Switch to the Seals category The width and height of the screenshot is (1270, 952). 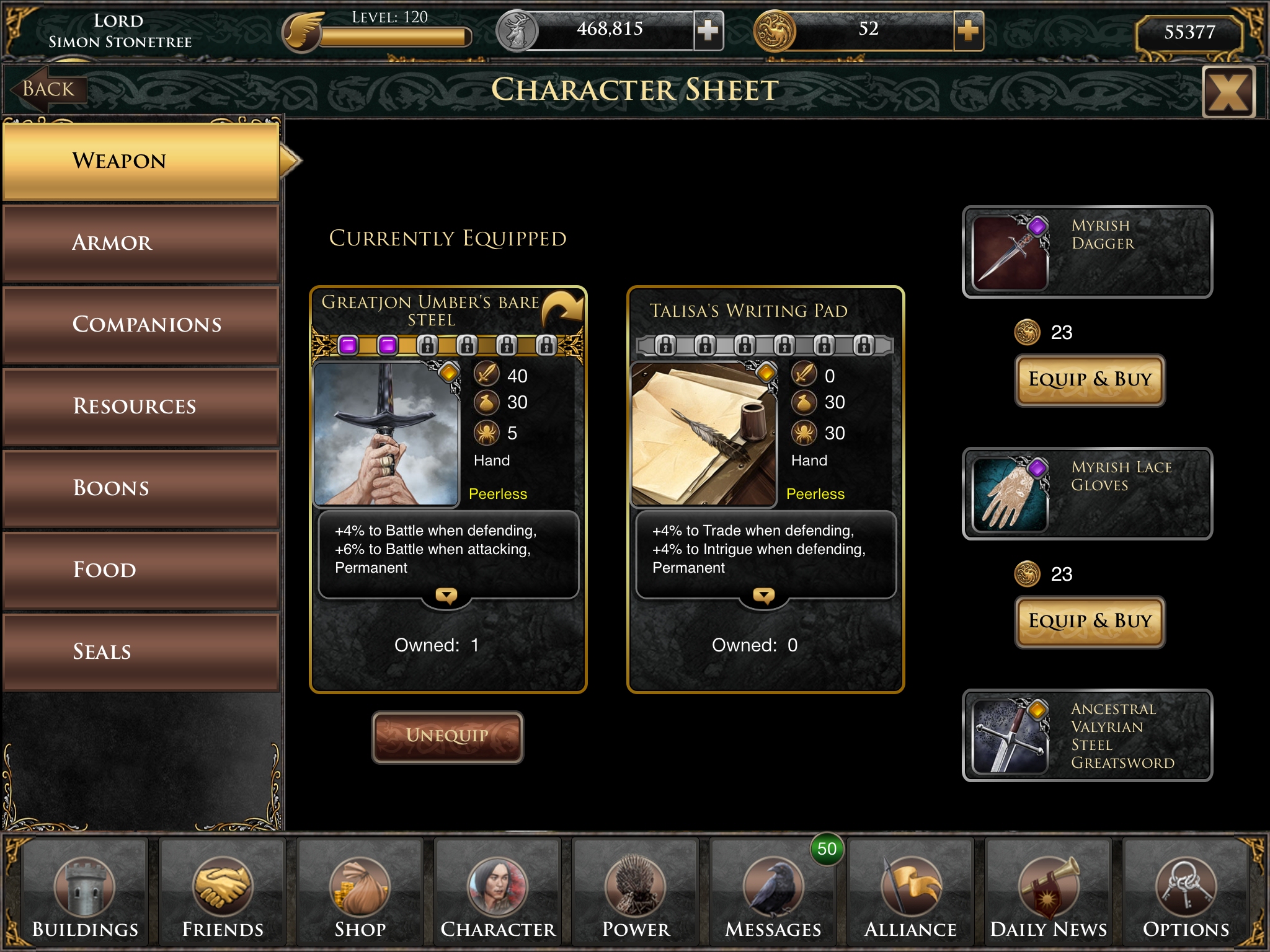point(140,652)
